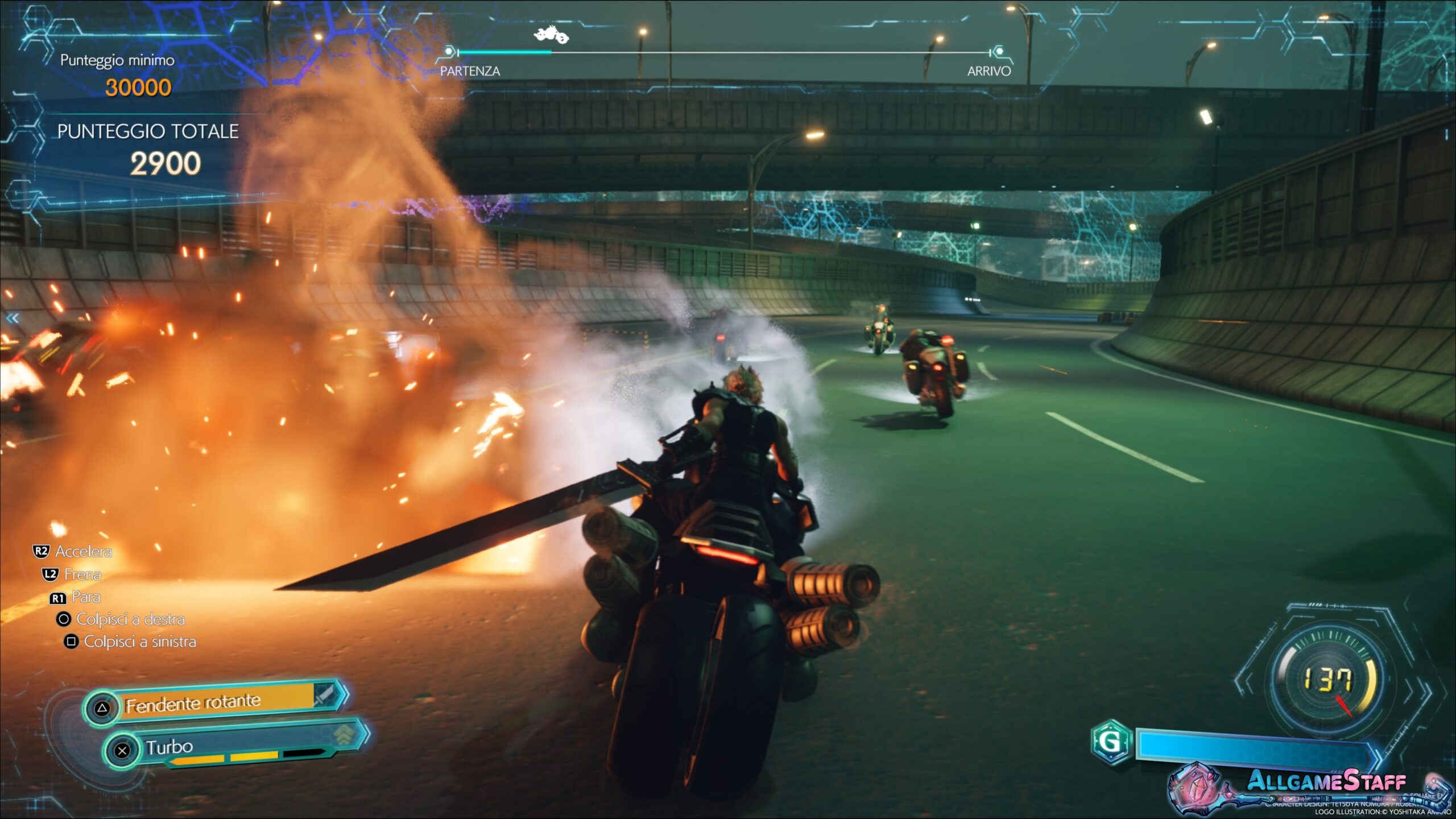Screen dimensions: 1456x819
Task: Select the motorcycle marker on the progress track
Action: click(x=551, y=35)
